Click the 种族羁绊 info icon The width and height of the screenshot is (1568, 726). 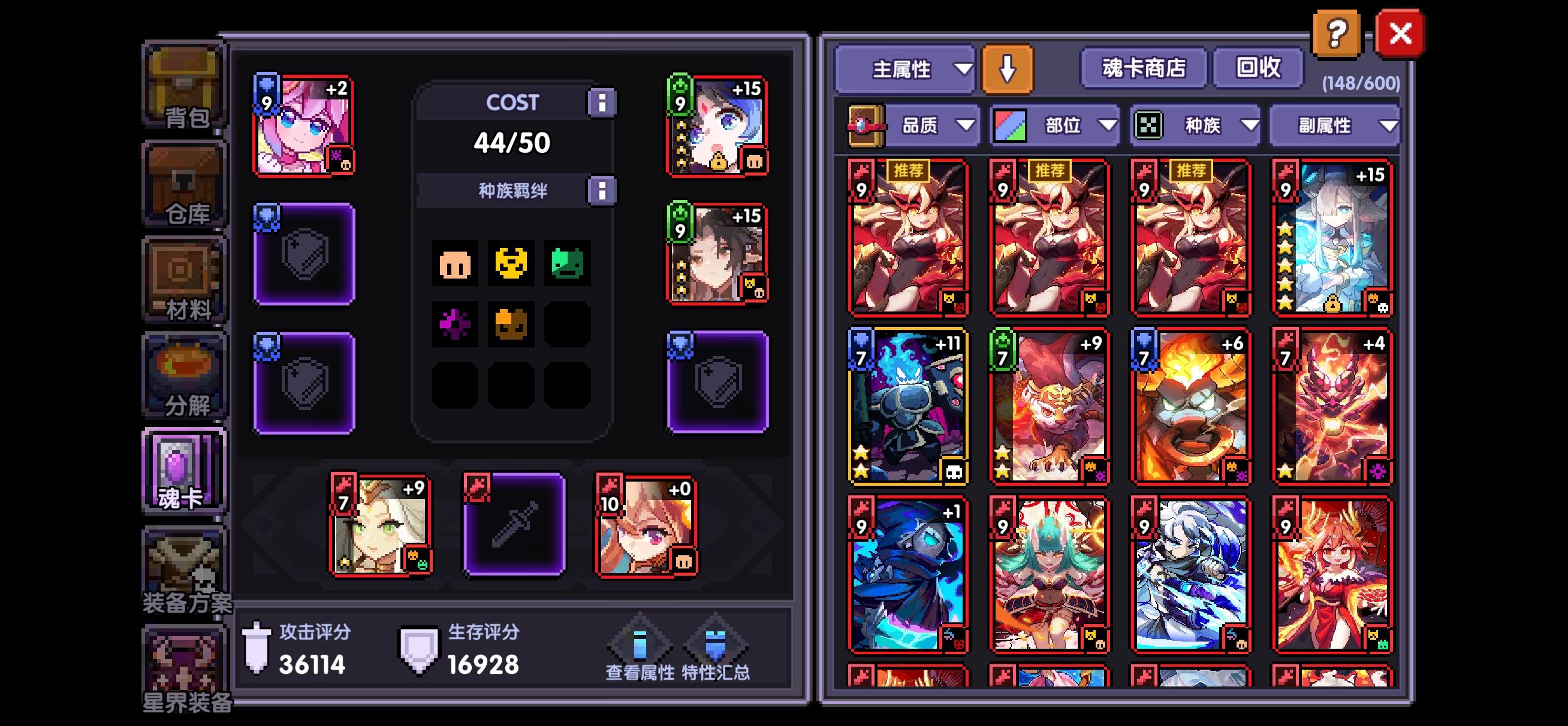(x=602, y=189)
